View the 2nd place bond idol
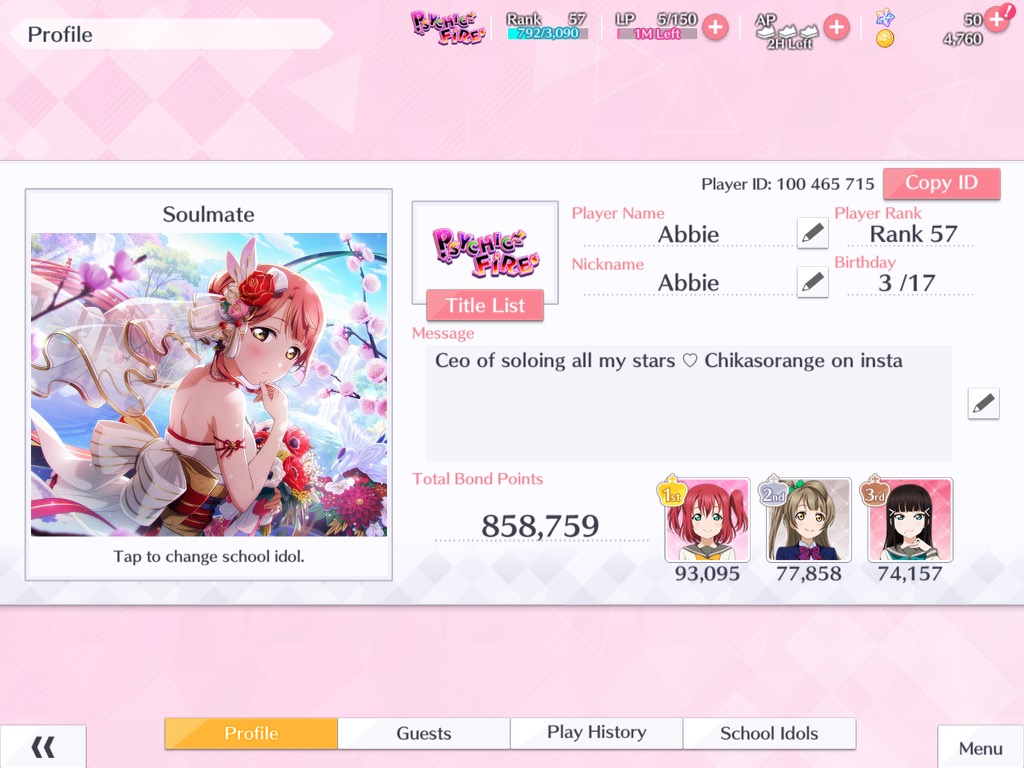This screenshot has height=768, width=1024. coord(809,520)
